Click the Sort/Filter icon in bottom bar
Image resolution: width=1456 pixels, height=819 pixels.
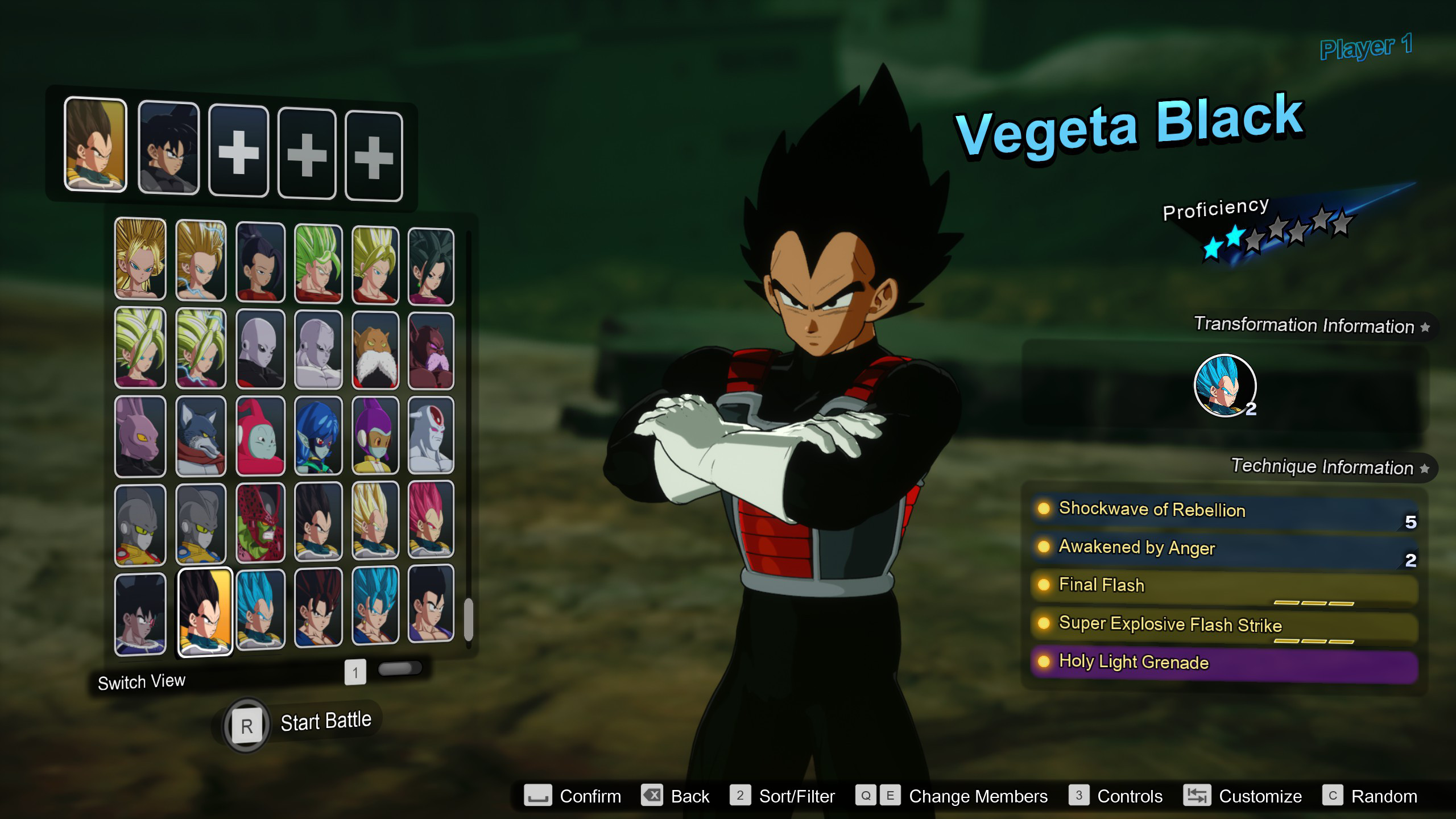click(x=740, y=796)
